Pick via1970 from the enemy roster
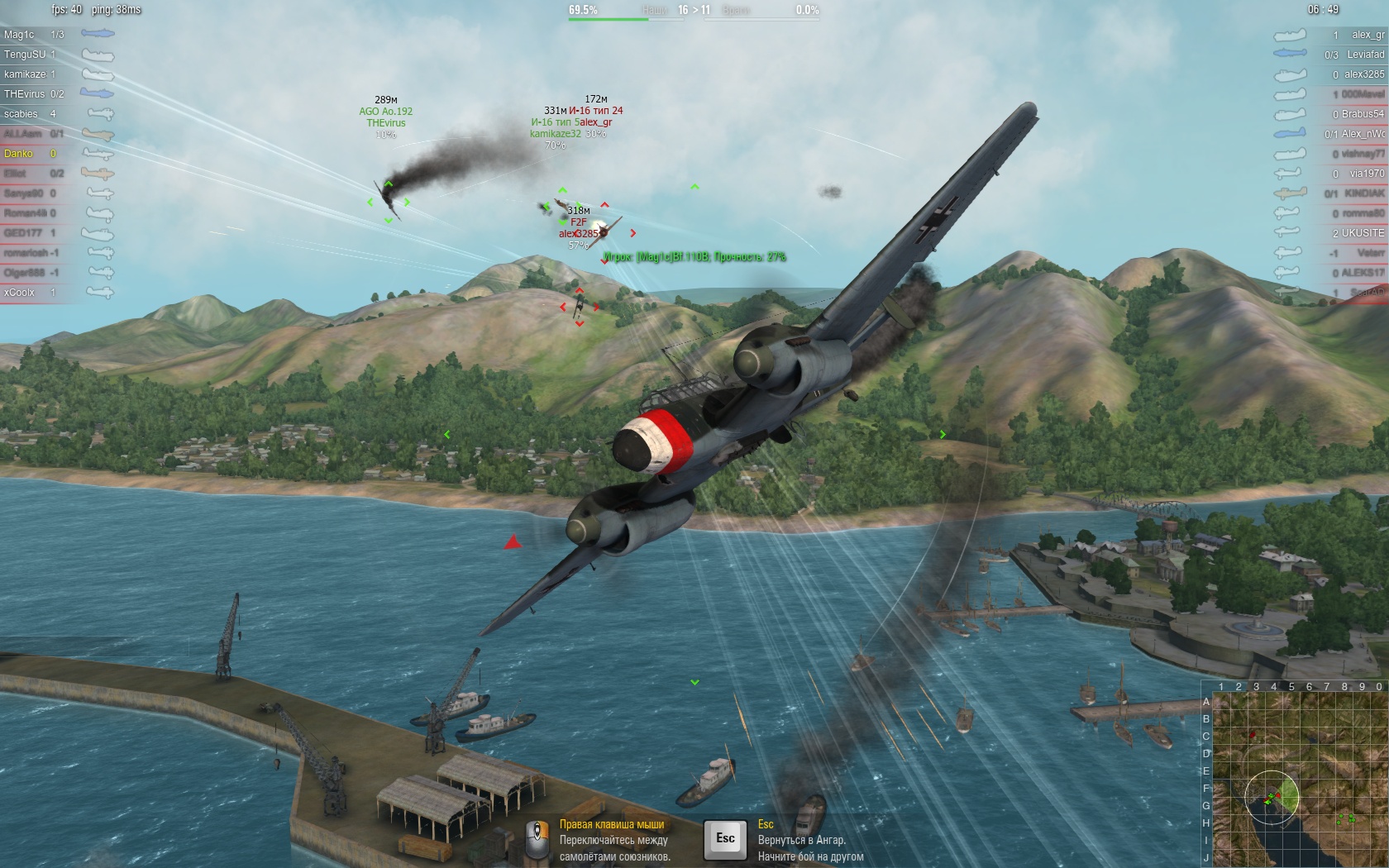This screenshot has height=868, width=1389. [1367, 174]
